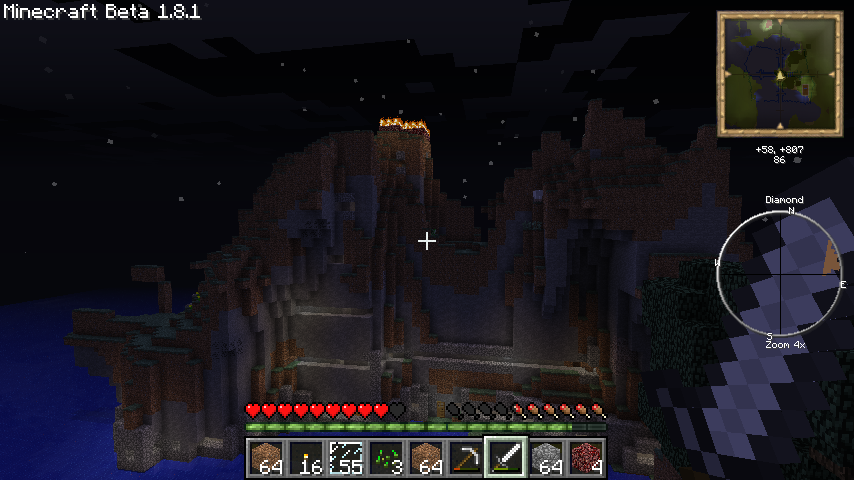Select the sword hotbar slot
Screen dimensions: 854x480
[x=506, y=458]
